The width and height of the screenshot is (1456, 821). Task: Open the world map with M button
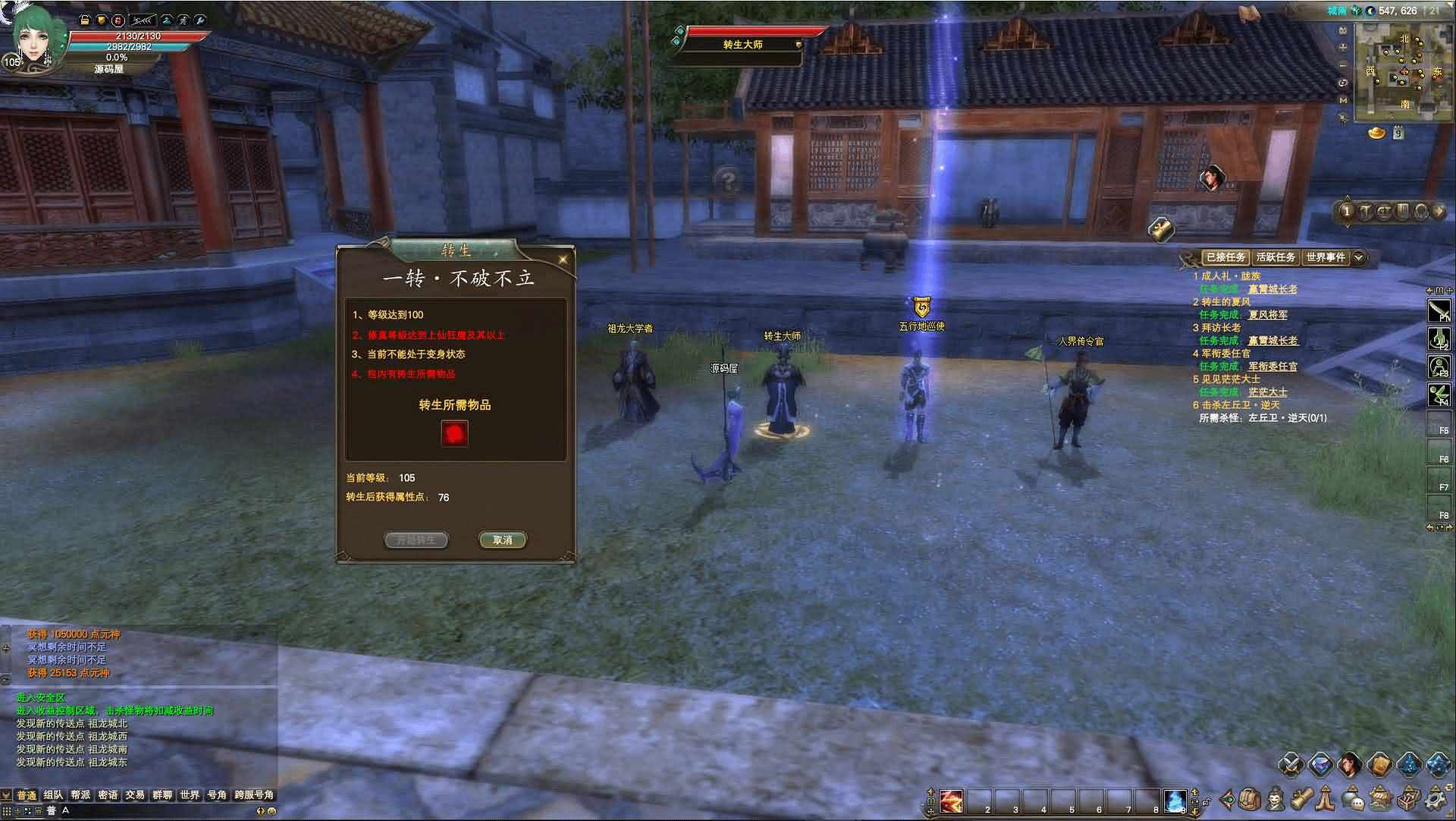[x=1343, y=100]
